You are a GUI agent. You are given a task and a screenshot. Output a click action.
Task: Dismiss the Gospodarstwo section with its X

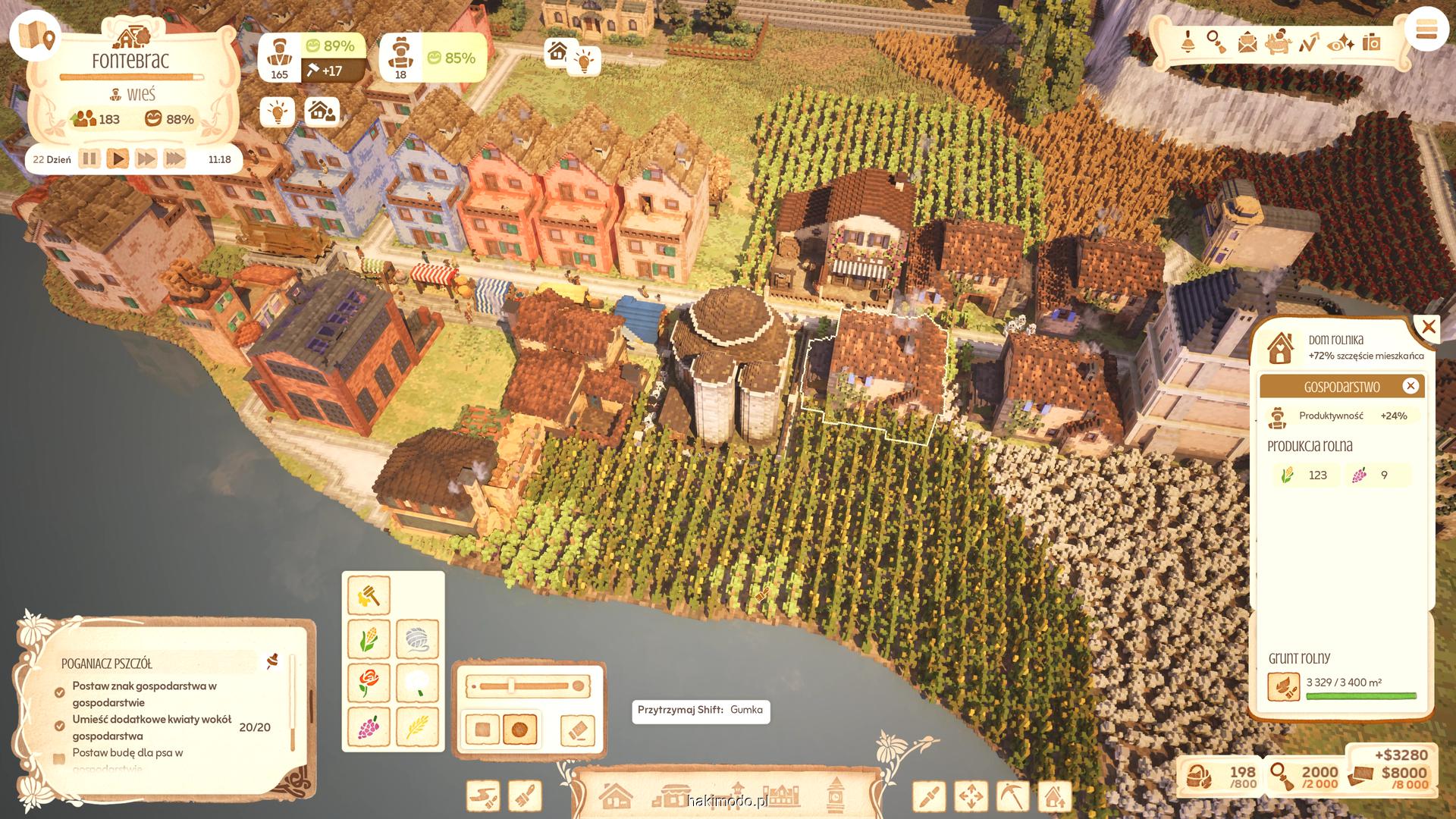click(x=1410, y=386)
